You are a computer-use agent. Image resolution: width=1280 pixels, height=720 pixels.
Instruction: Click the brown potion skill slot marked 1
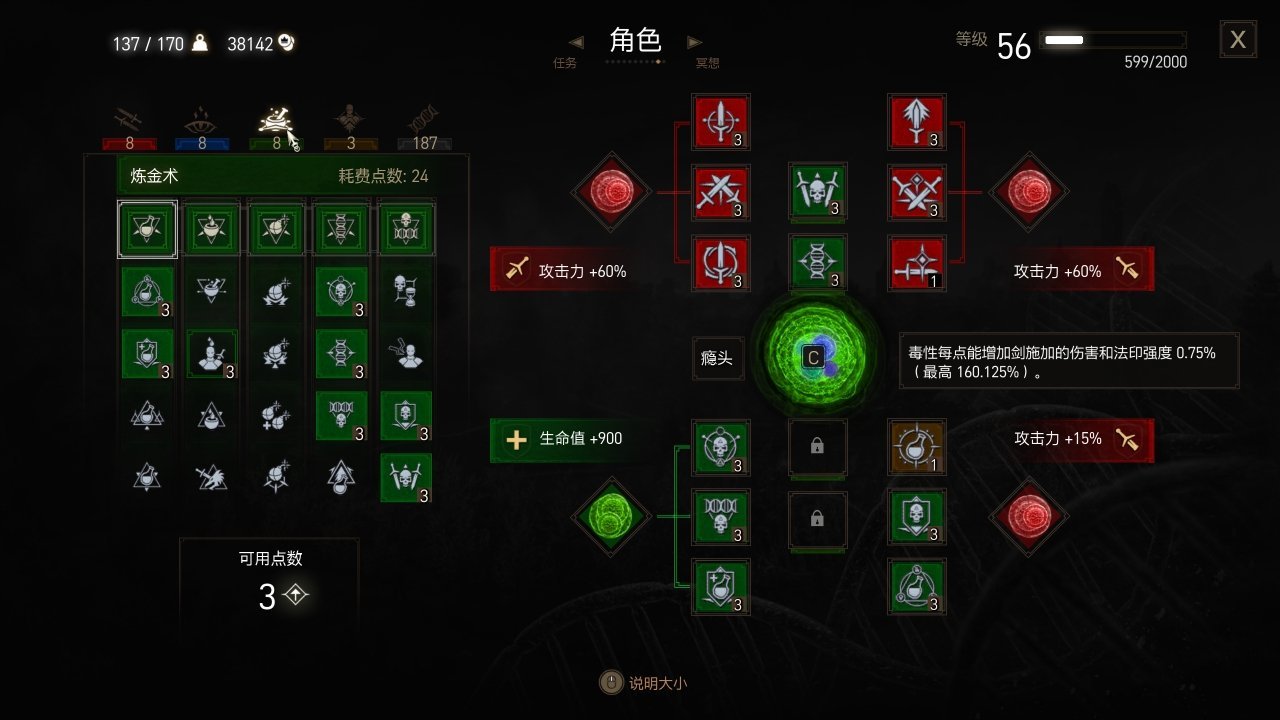[917, 447]
